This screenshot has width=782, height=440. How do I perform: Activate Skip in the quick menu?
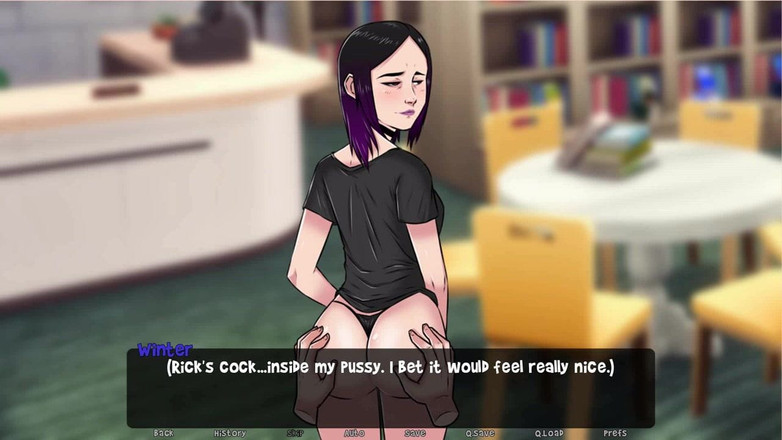pyautogui.click(x=295, y=433)
